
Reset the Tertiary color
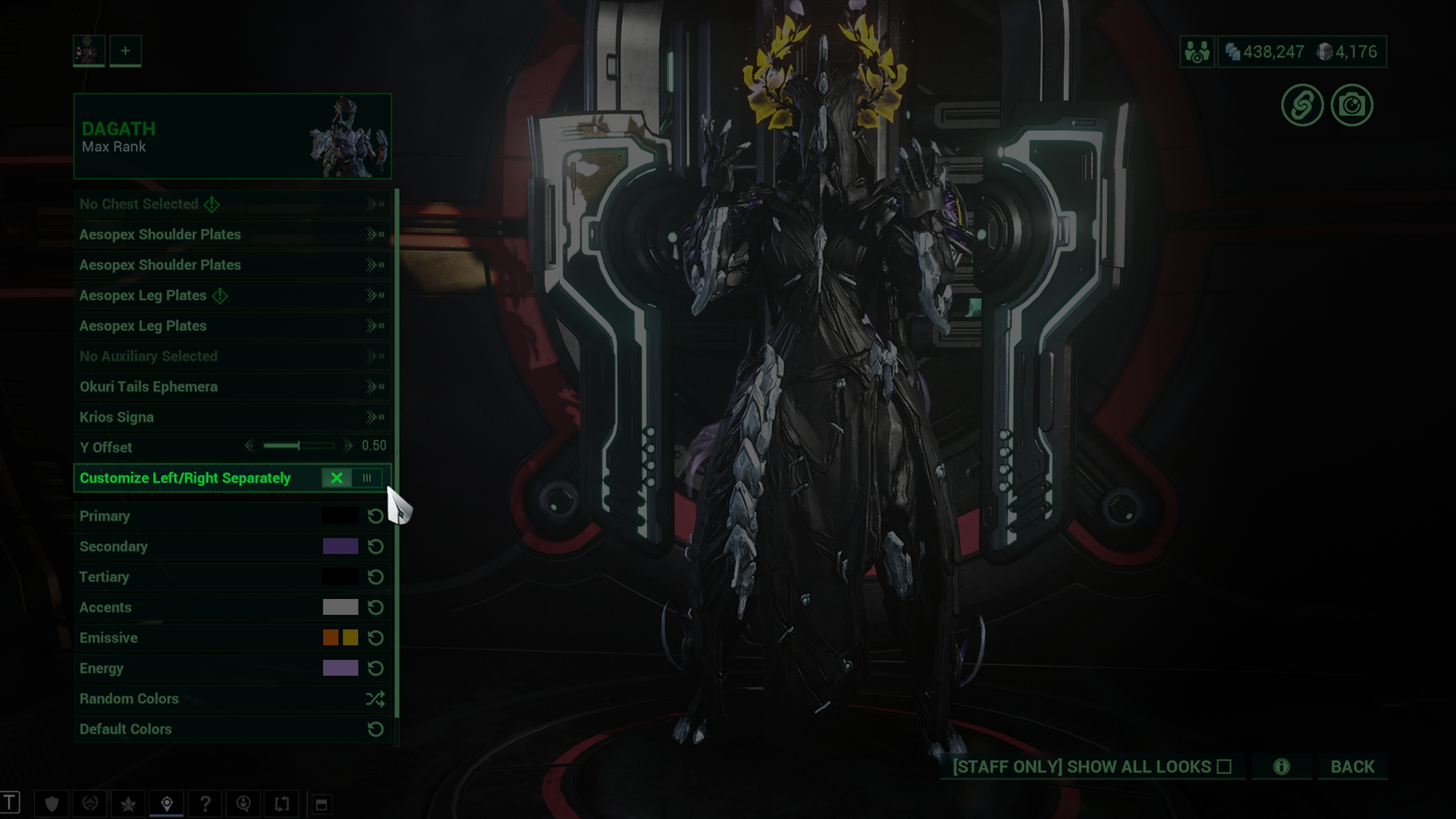[375, 577]
